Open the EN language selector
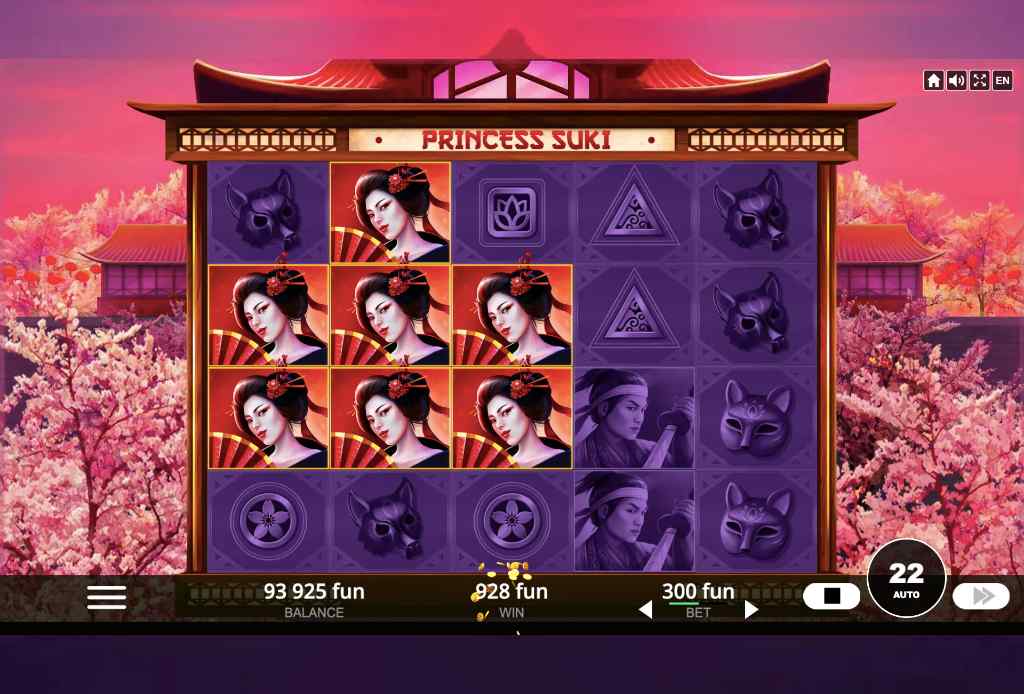The height and width of the screenshot is (694, 1024). click(x=1002, y=81)
